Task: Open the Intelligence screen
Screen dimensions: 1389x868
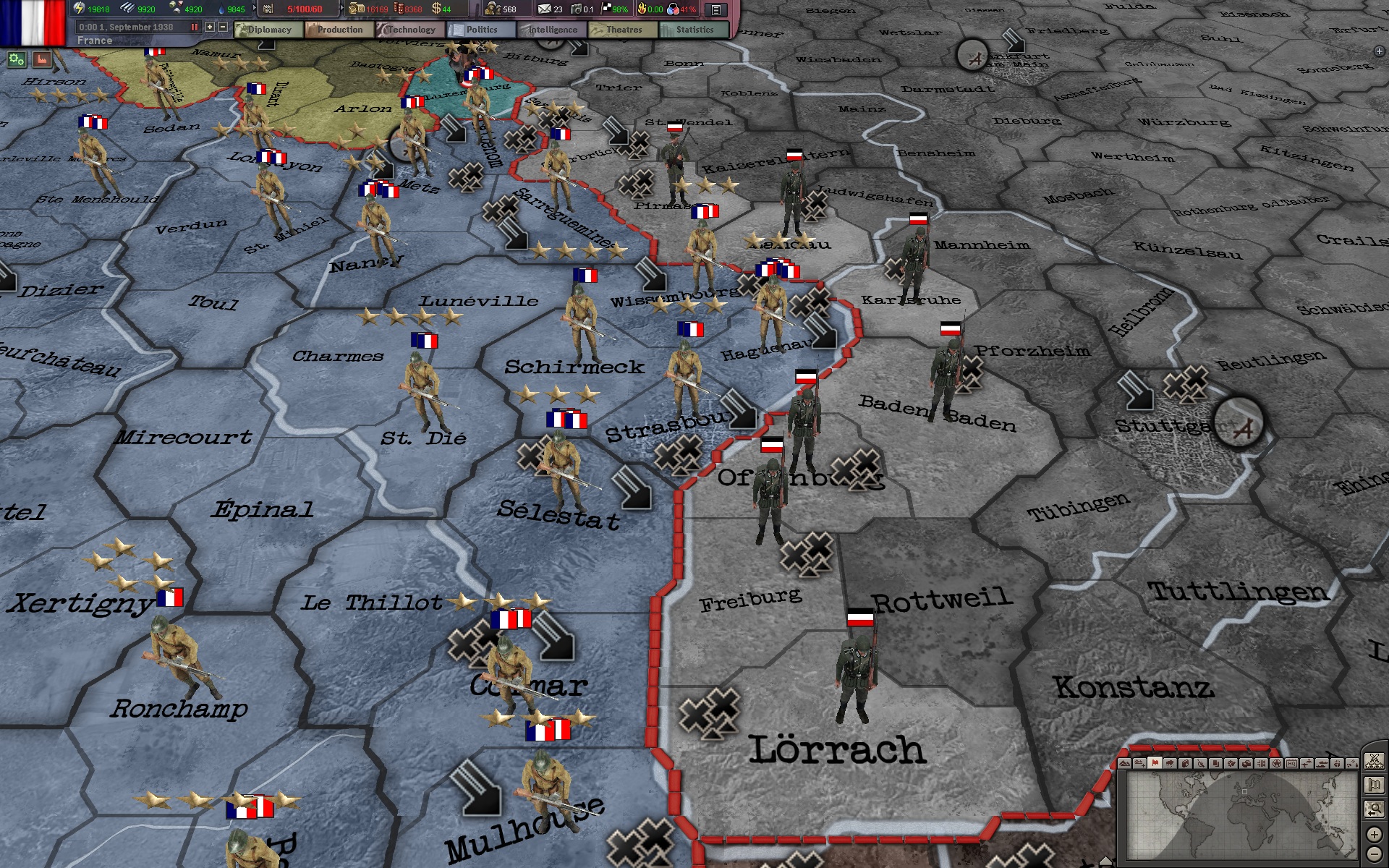Action: click(x=553, y=30)
